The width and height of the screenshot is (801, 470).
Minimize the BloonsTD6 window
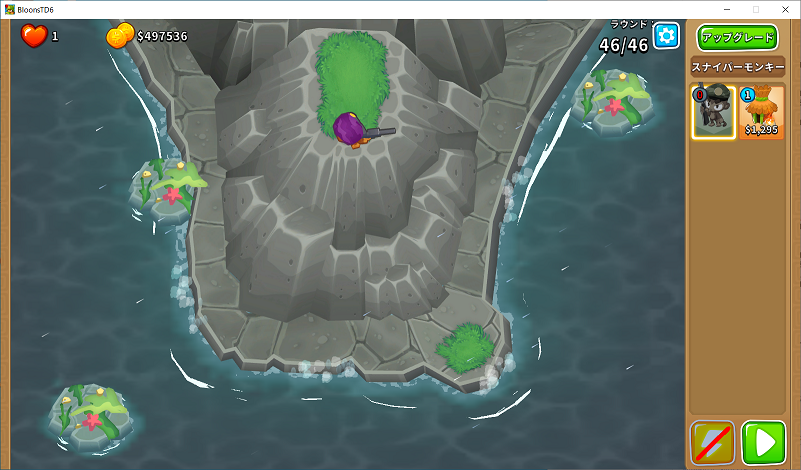tap(725, 9)
